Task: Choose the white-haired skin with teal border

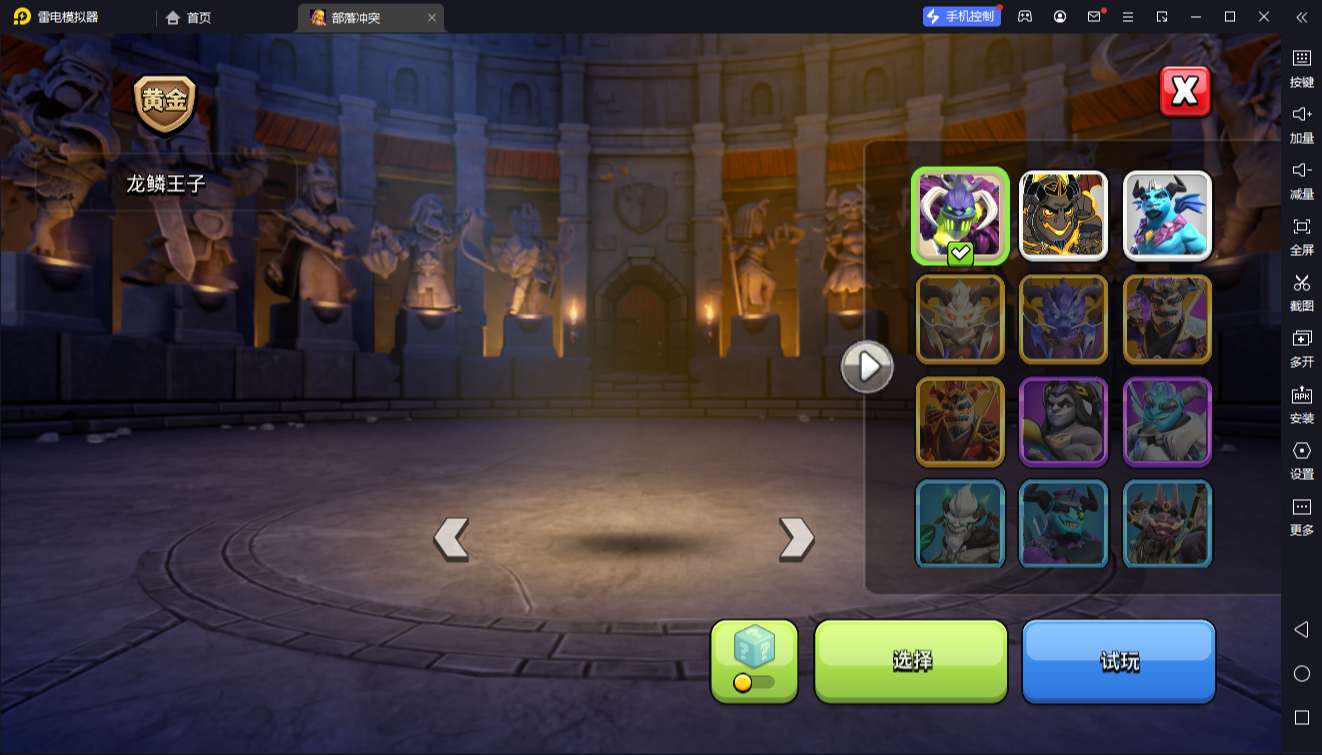Action: pyautogui.click(x=960, y=523)
